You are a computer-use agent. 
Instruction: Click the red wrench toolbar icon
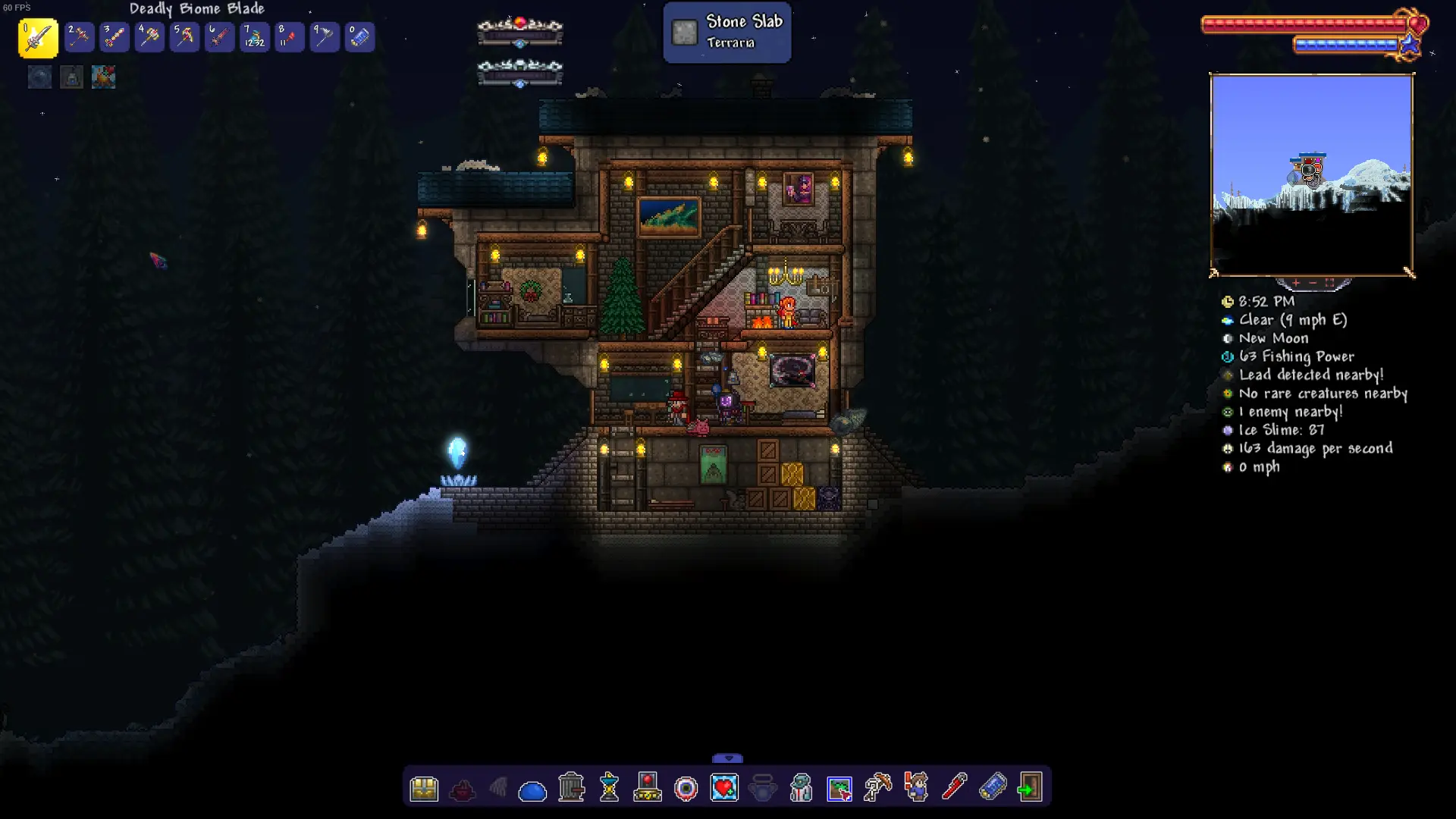click(954, 787)
